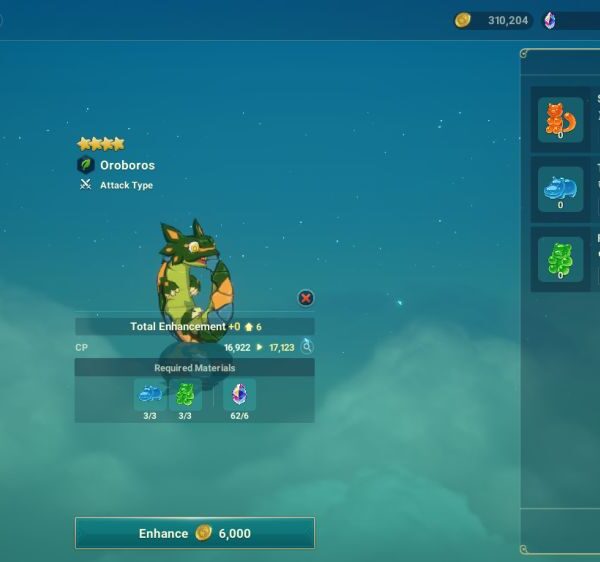Choose the green bear gummy in side panel

pyautogui.click(x=560, y=259)
